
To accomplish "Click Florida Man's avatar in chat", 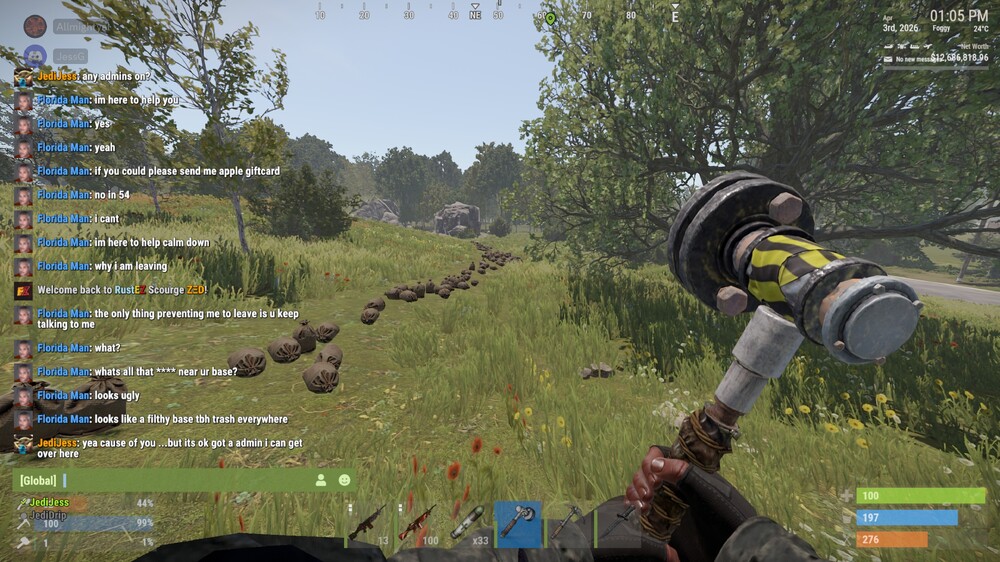I will point(23,100).
